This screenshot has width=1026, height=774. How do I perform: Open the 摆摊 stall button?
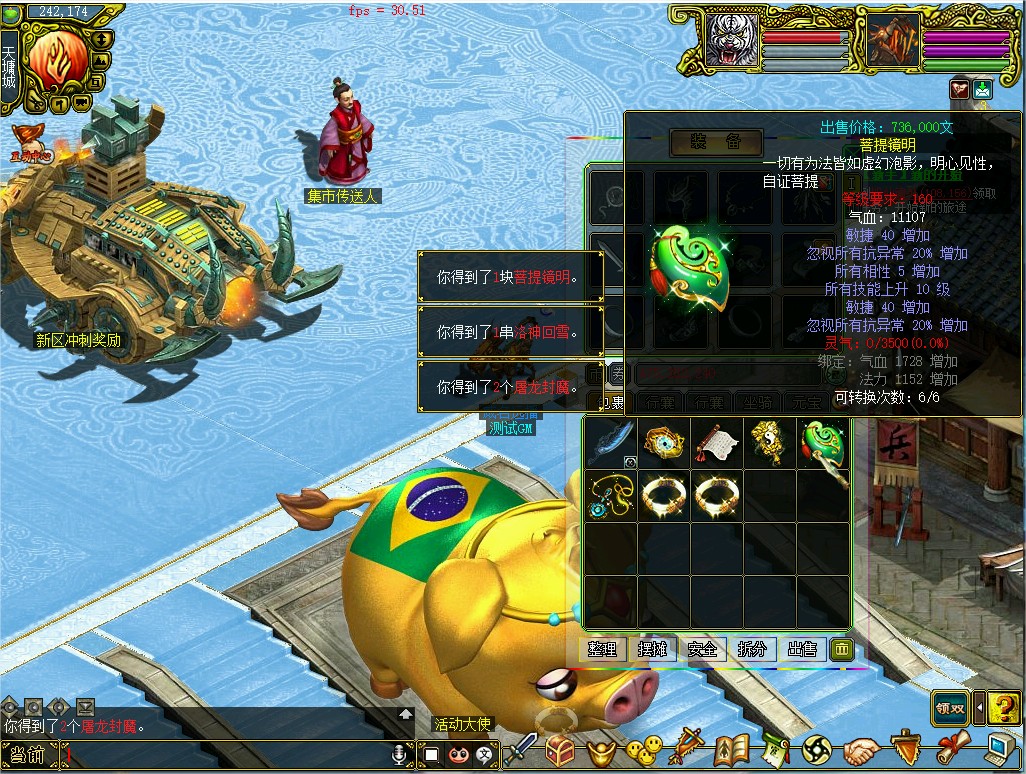(652, 649)
